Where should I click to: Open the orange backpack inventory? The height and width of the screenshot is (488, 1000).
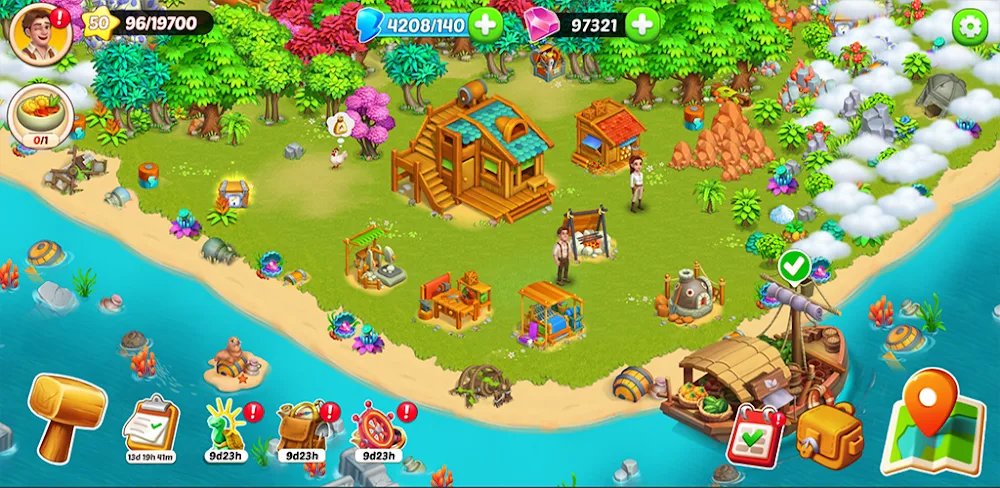tap(829, 432)
